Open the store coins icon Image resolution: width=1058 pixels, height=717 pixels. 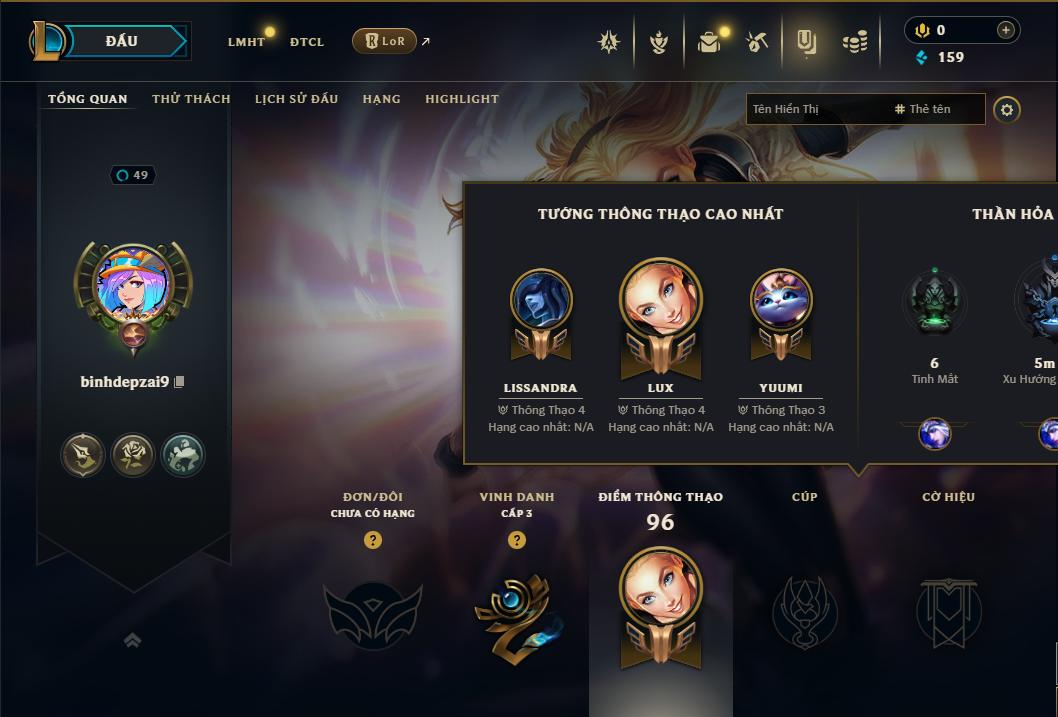click(x=855, y=42)
